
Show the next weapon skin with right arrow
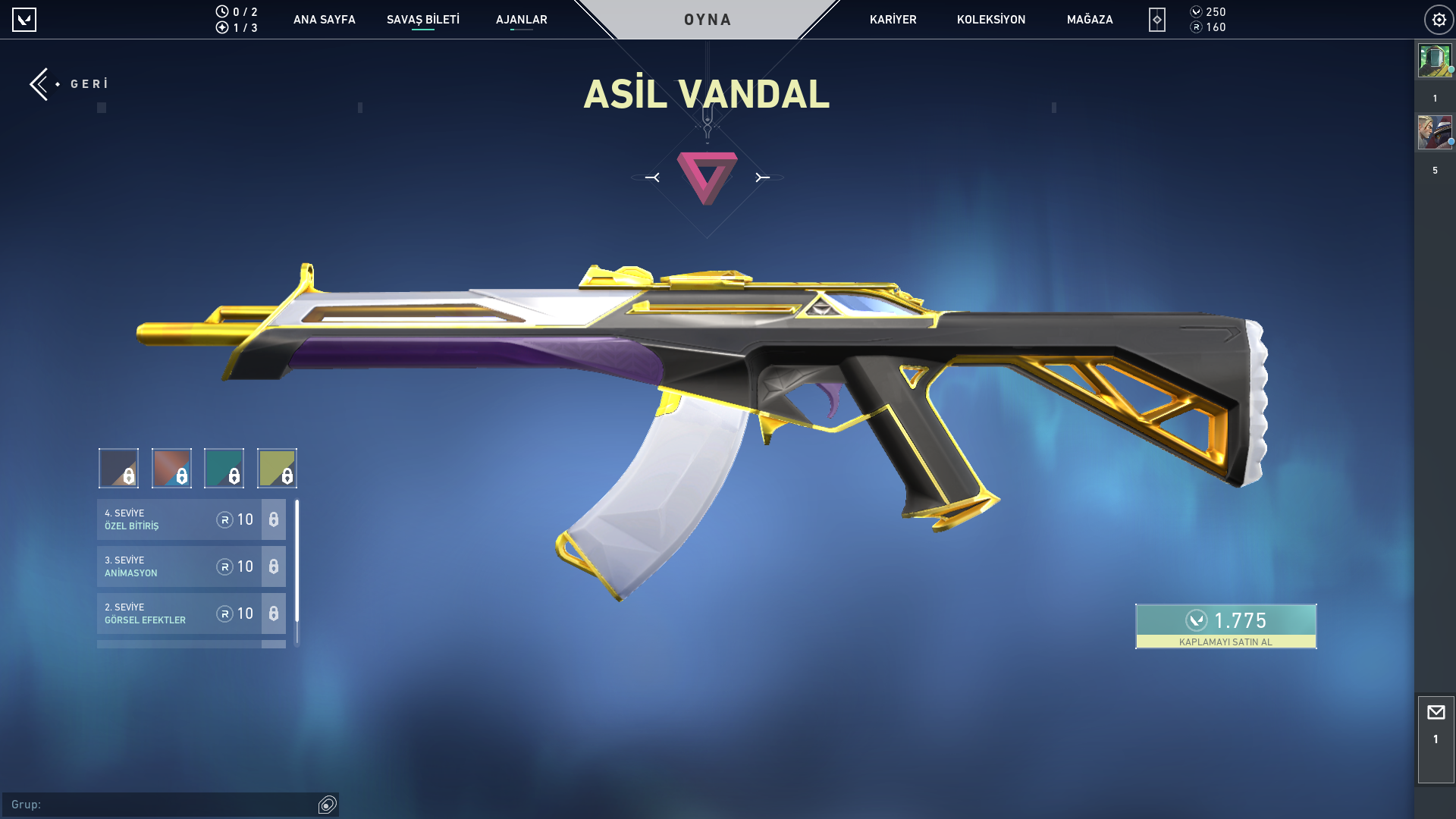(x=762, y=177)
